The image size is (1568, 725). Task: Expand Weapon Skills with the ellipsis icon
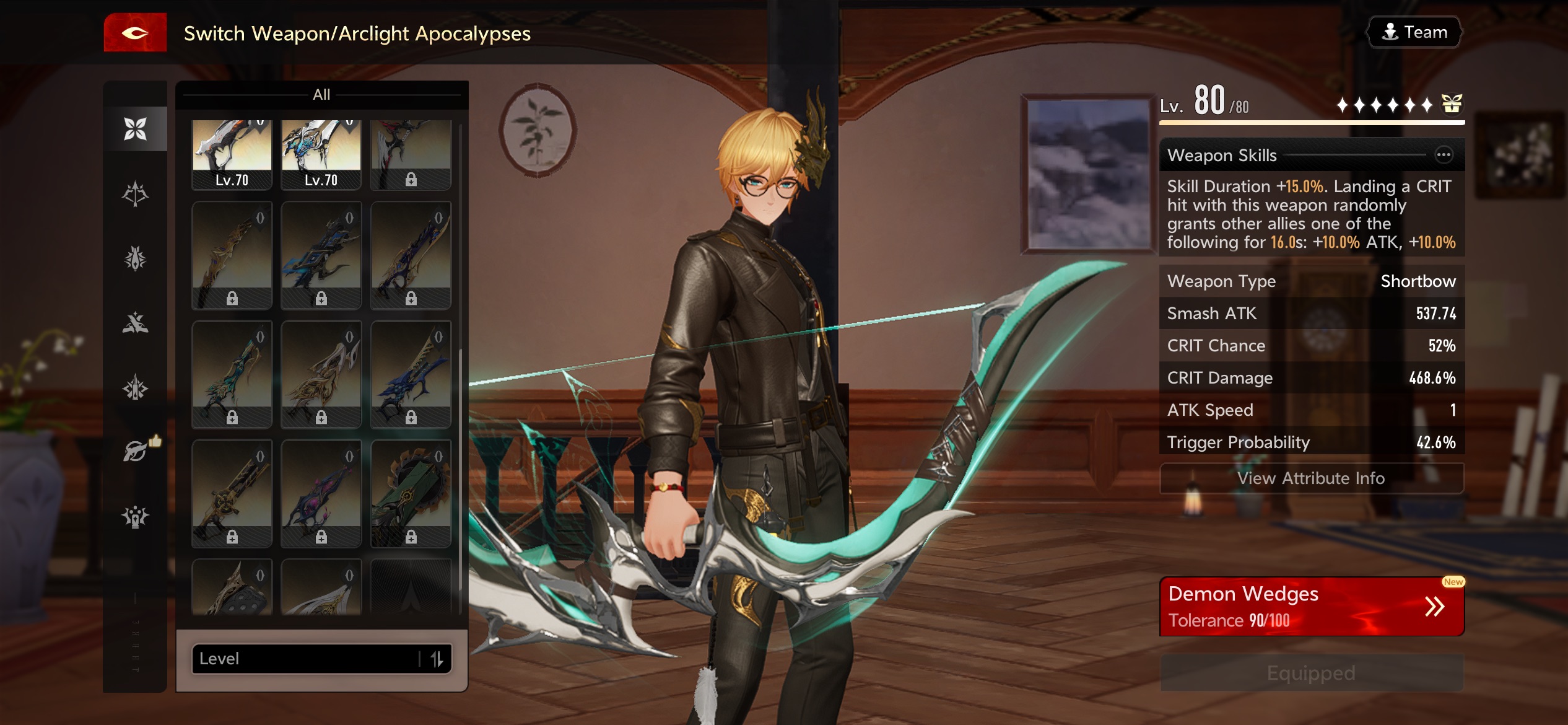click(1444, 155)
